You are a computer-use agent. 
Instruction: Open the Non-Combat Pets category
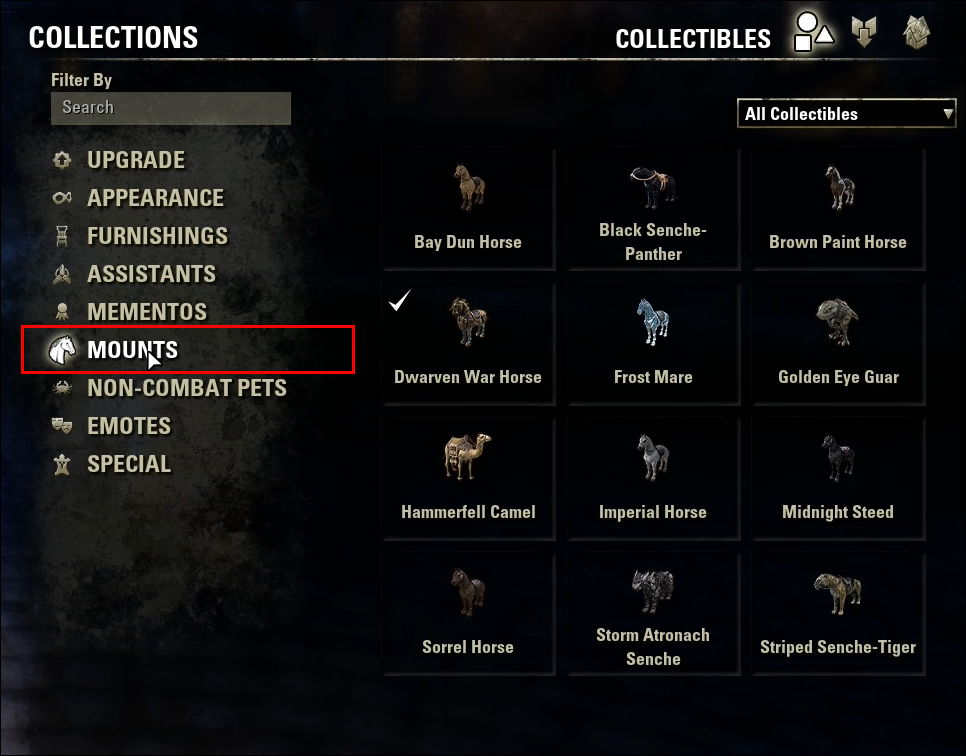(186, 388)
